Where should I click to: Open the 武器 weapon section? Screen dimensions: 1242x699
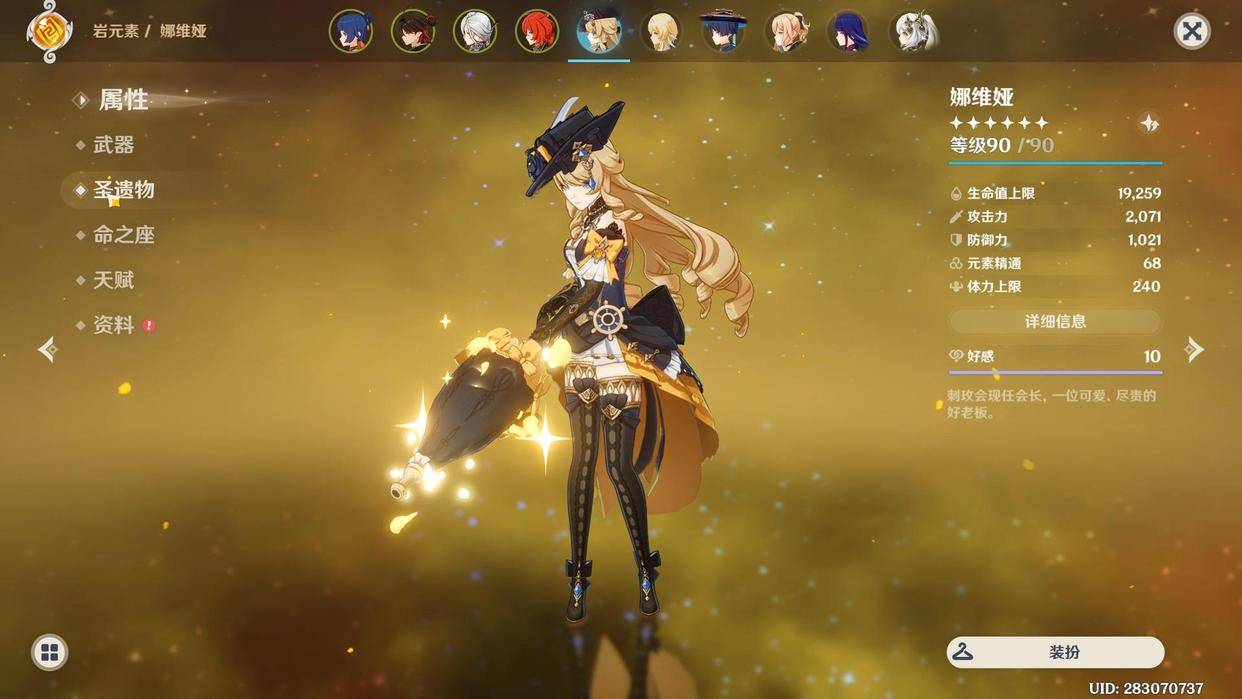coord(113,145)
